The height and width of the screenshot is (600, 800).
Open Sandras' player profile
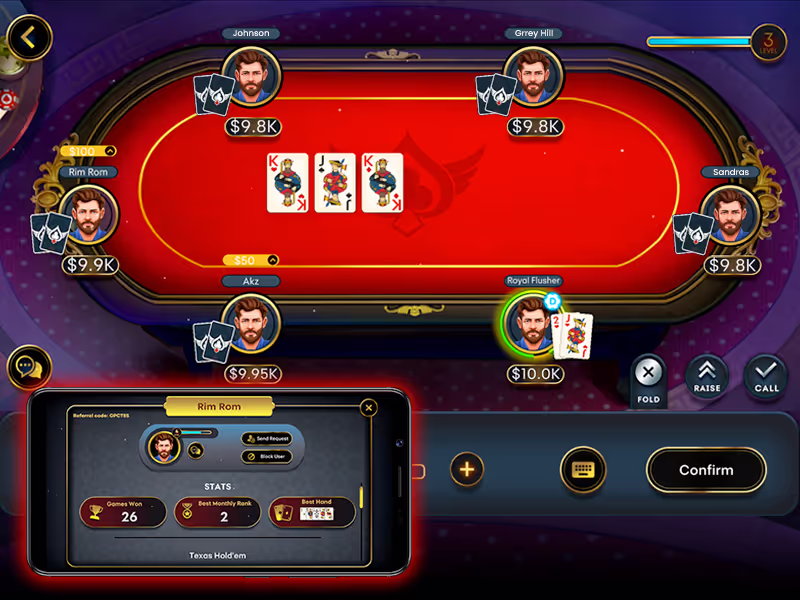click(729, 214)
